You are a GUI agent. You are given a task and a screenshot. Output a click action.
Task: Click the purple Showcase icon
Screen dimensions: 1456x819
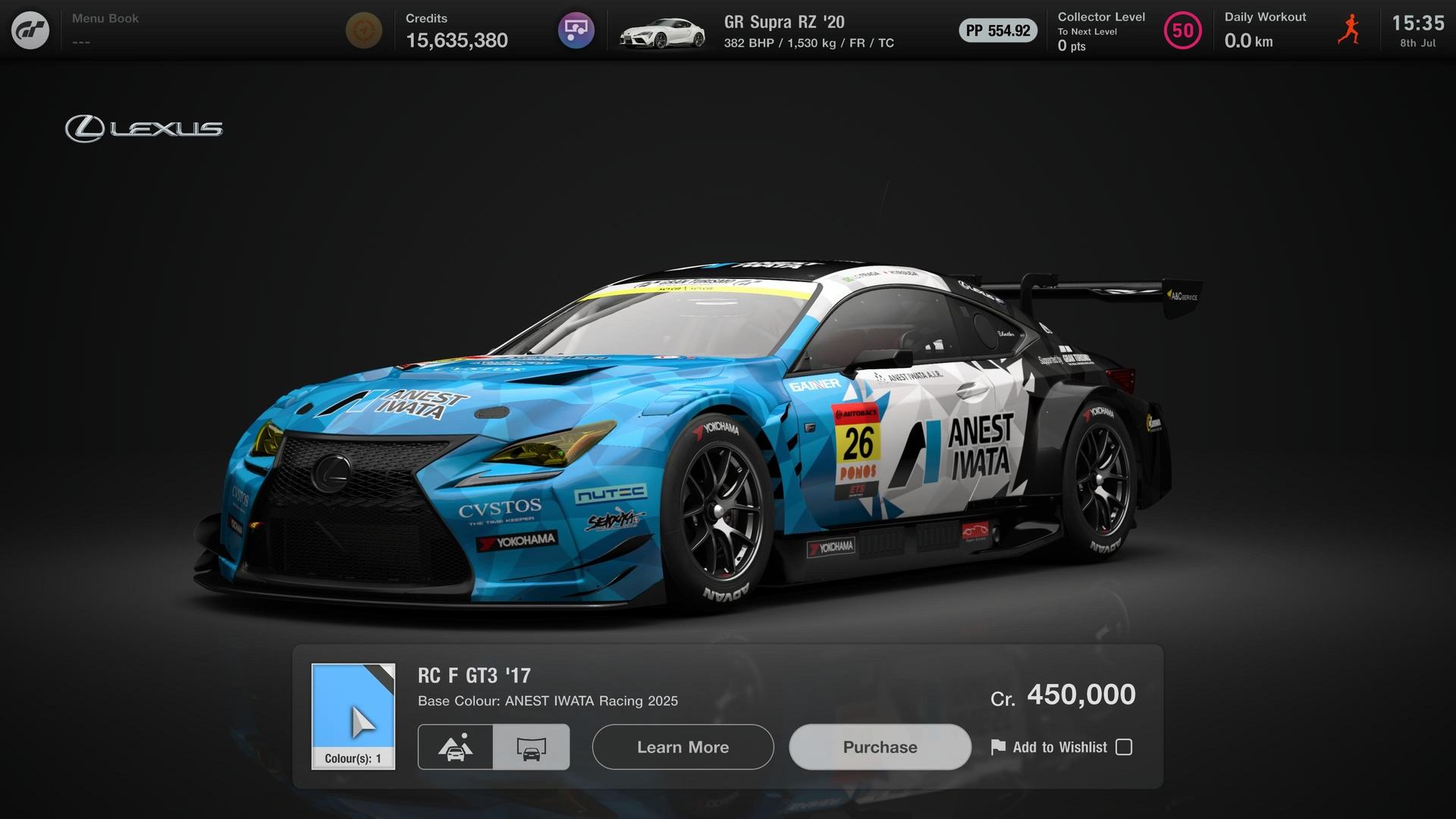pyautogui.click(x=576, y=30)
